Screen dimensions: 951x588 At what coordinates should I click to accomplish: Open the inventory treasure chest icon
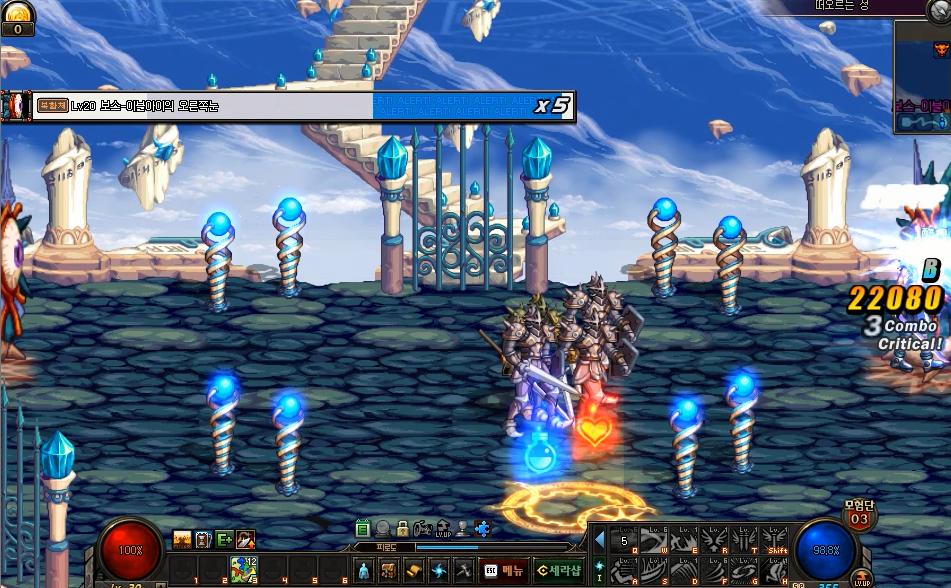389,570
